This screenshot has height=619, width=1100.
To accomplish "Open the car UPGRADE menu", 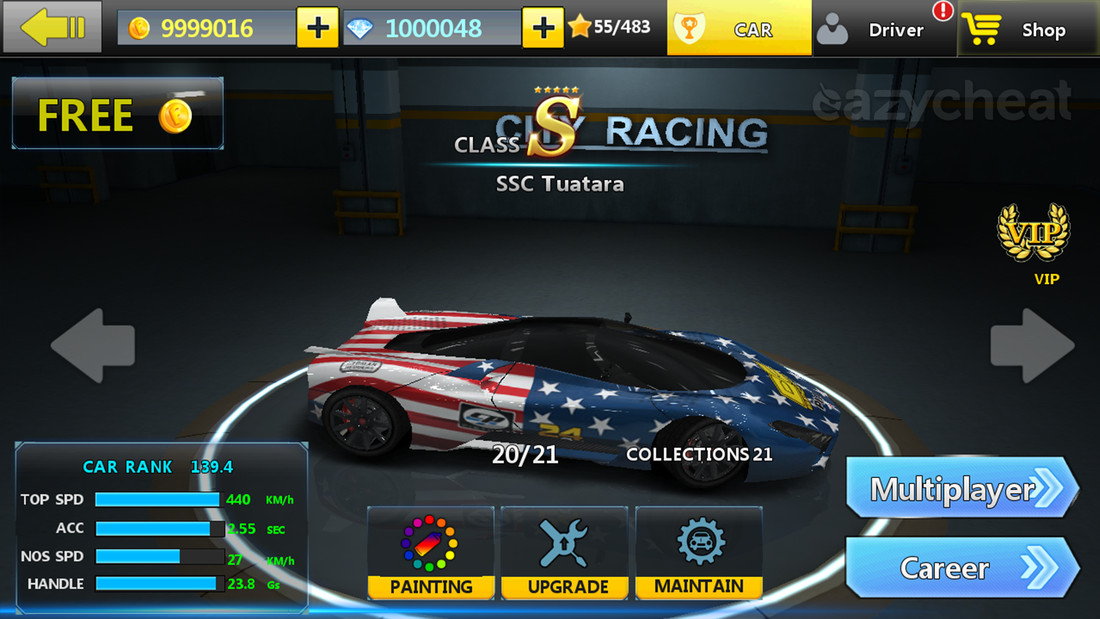I will click(x=565, y=553).
